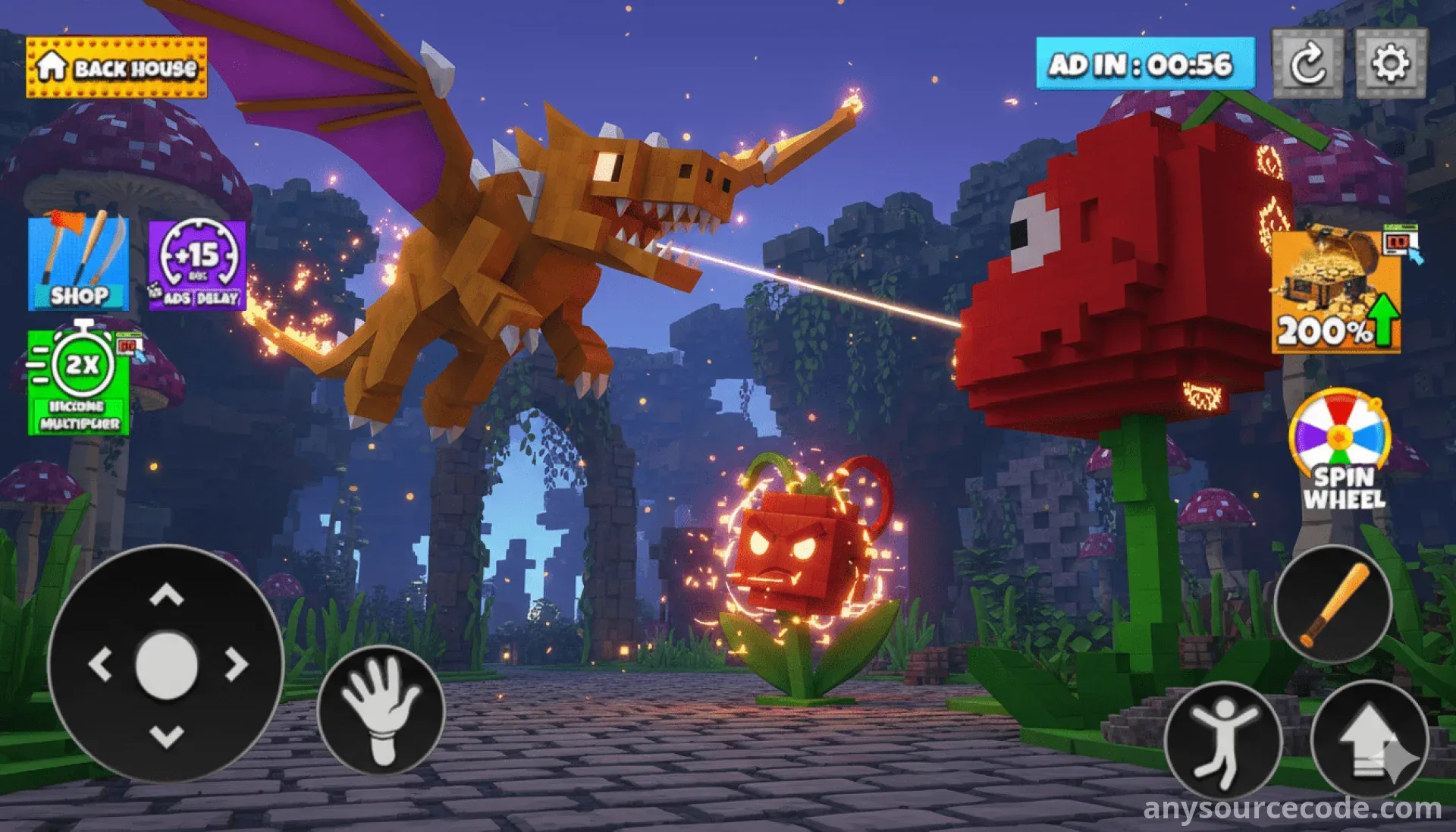Tap the Back House button

[116, 68]
